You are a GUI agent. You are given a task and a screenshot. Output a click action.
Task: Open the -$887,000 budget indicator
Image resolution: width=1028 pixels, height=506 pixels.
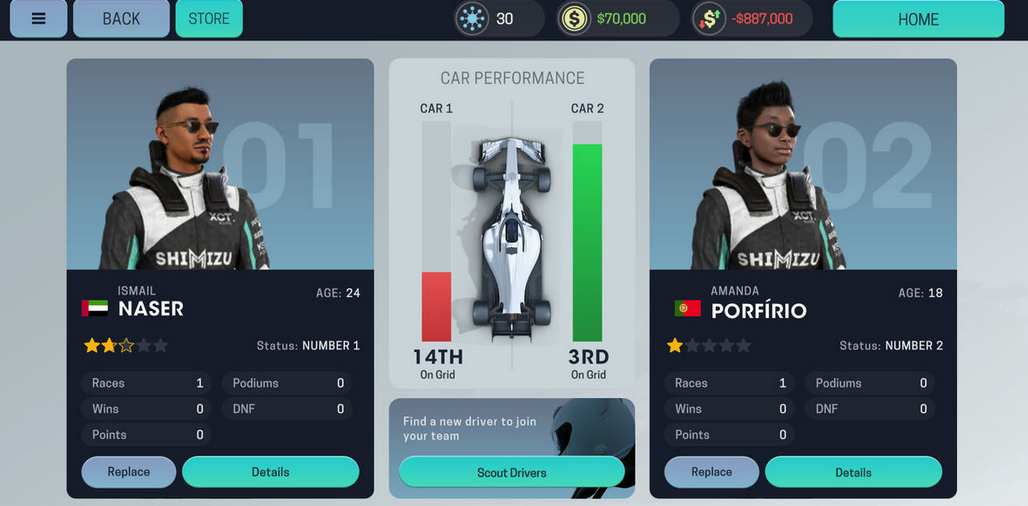pos(751,19)
